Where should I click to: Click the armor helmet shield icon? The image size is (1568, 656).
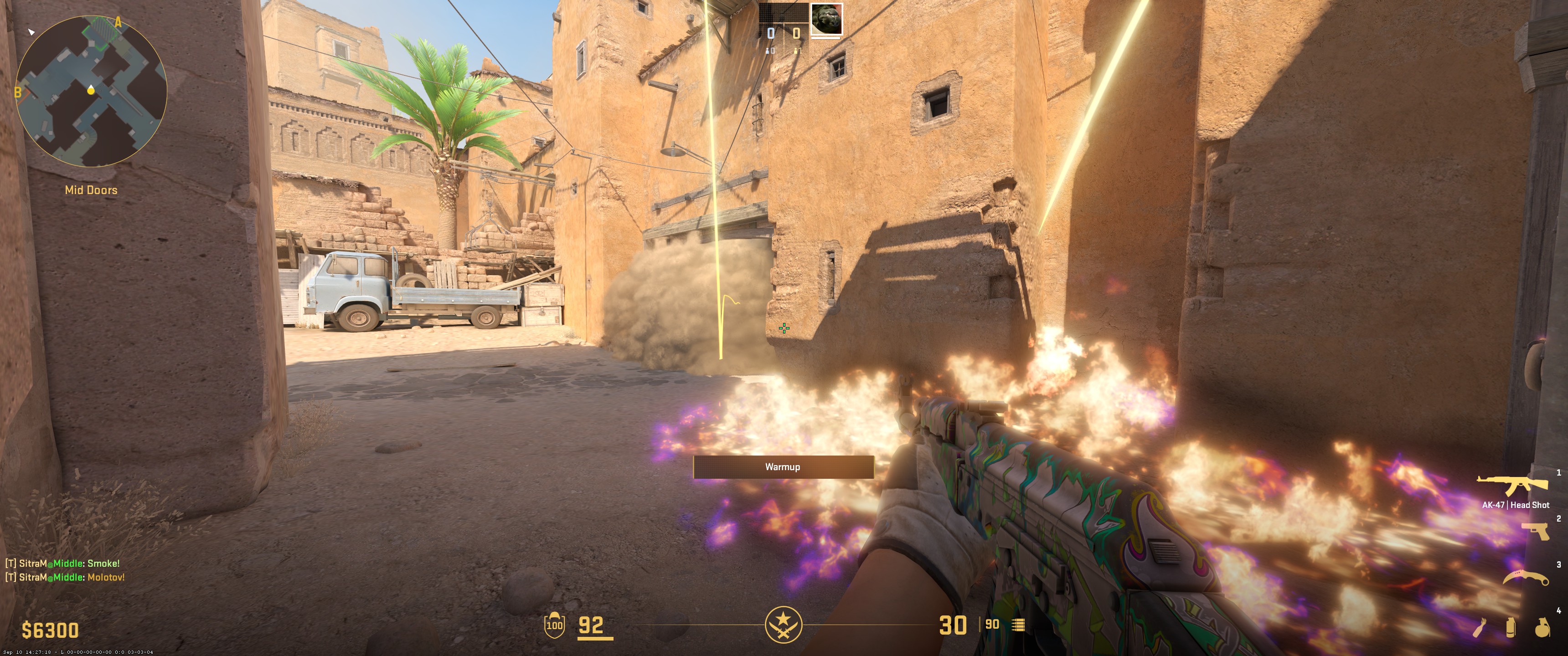point(554,625)
